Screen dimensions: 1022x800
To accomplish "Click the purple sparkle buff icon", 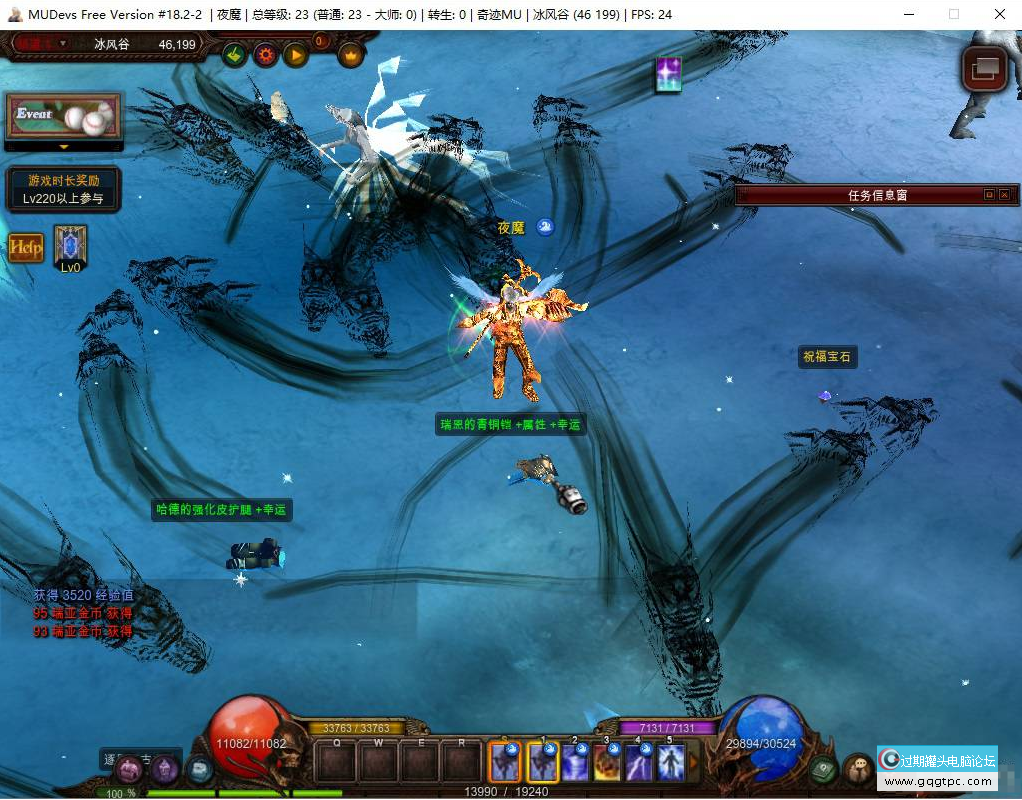I will 668,75.
